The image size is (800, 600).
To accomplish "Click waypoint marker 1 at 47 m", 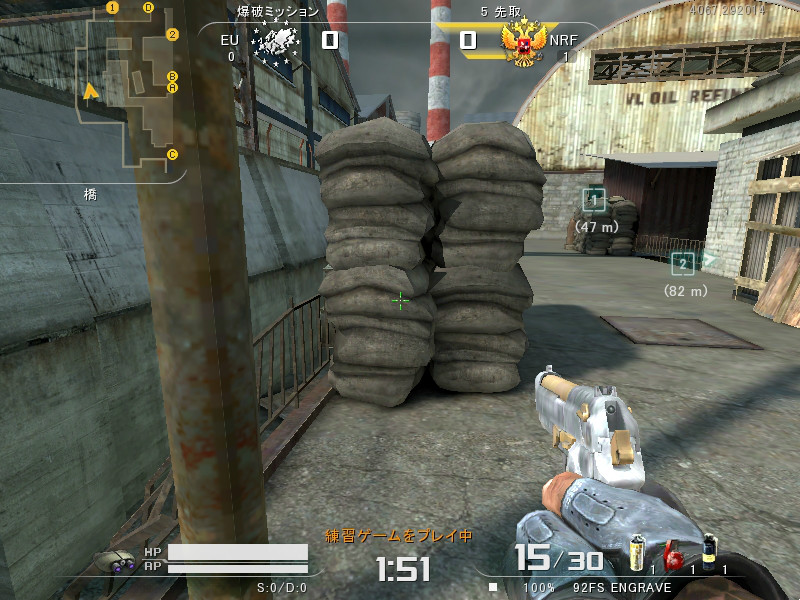I will click(595, 200).
